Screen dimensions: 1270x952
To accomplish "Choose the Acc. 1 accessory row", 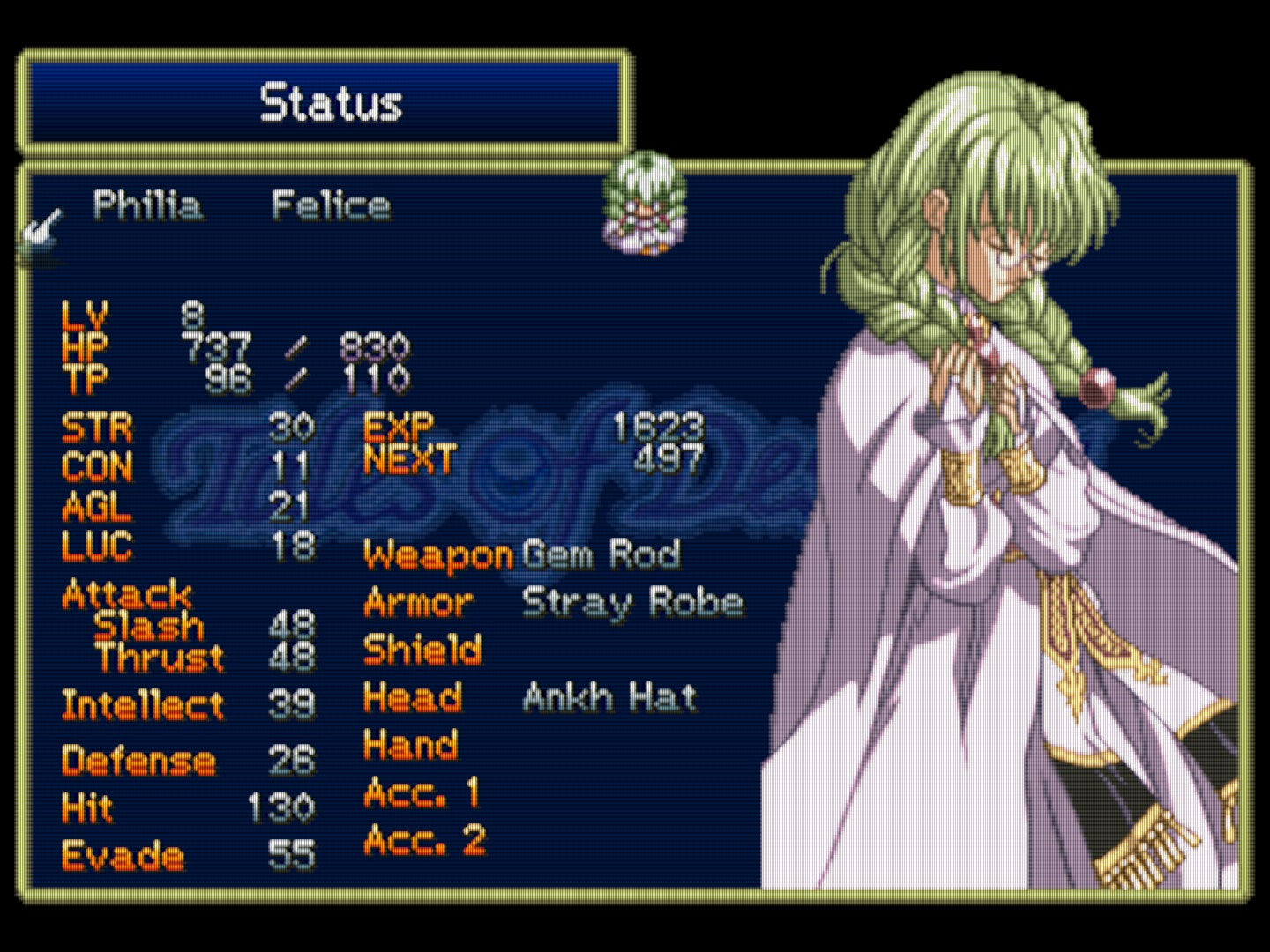I will (422, 792).
